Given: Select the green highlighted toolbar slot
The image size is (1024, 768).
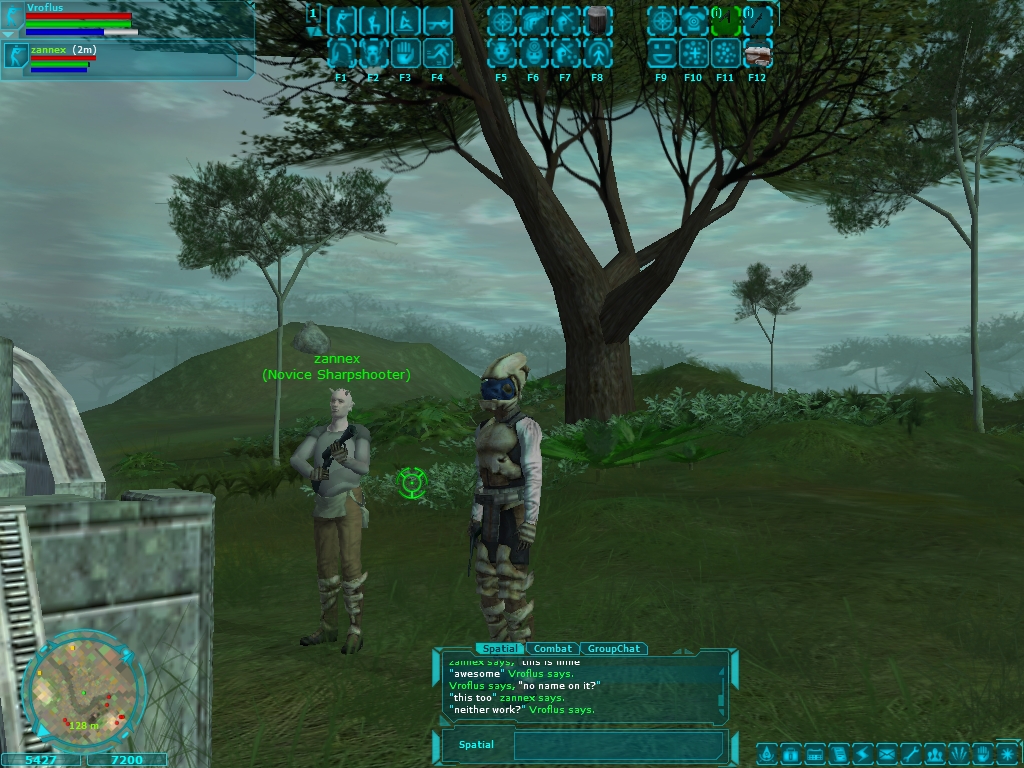Looking at the screenshot, I should click(x=725, y=21).
